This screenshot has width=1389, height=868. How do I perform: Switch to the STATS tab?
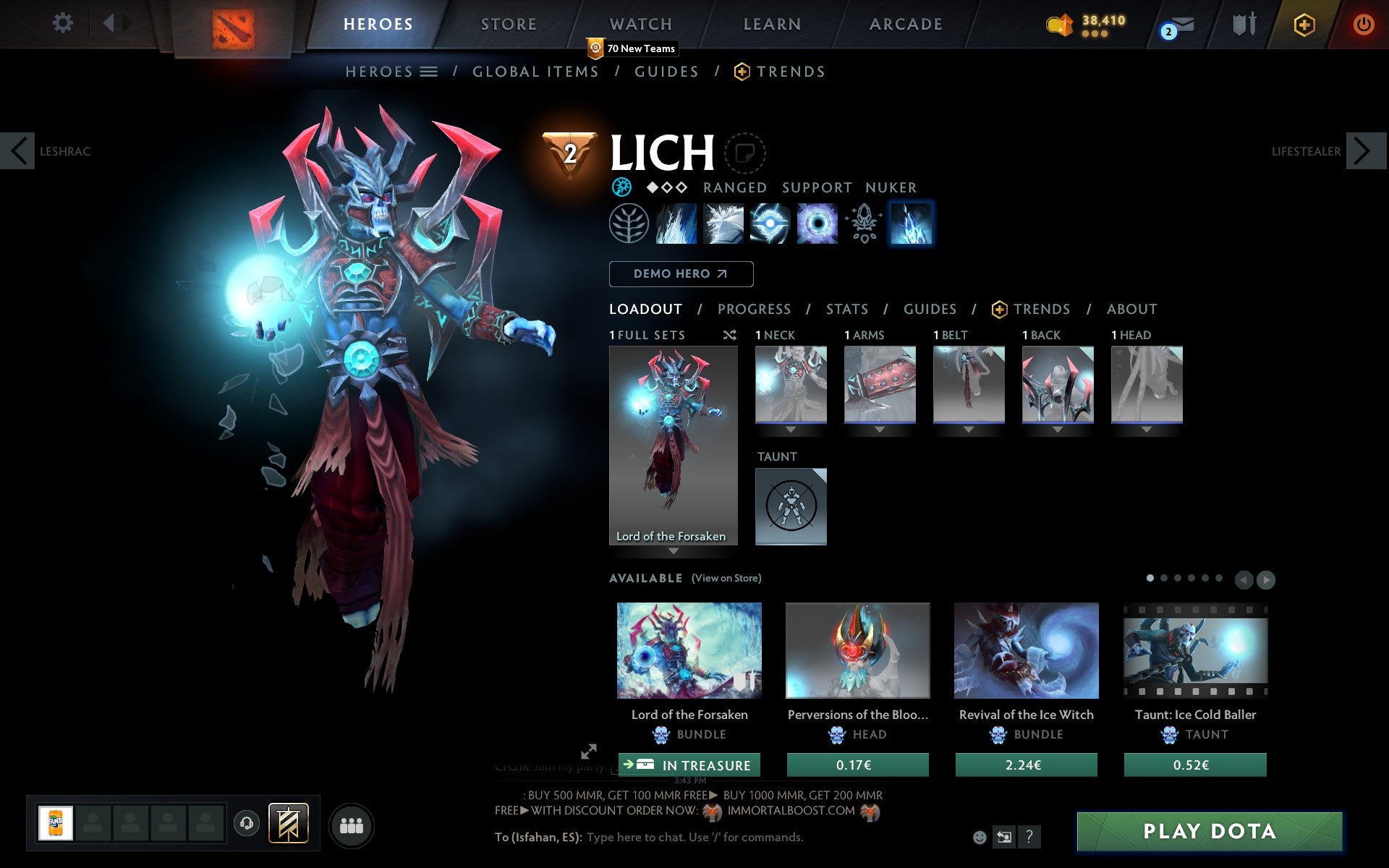pyautogui.click(x=846, y=309)
